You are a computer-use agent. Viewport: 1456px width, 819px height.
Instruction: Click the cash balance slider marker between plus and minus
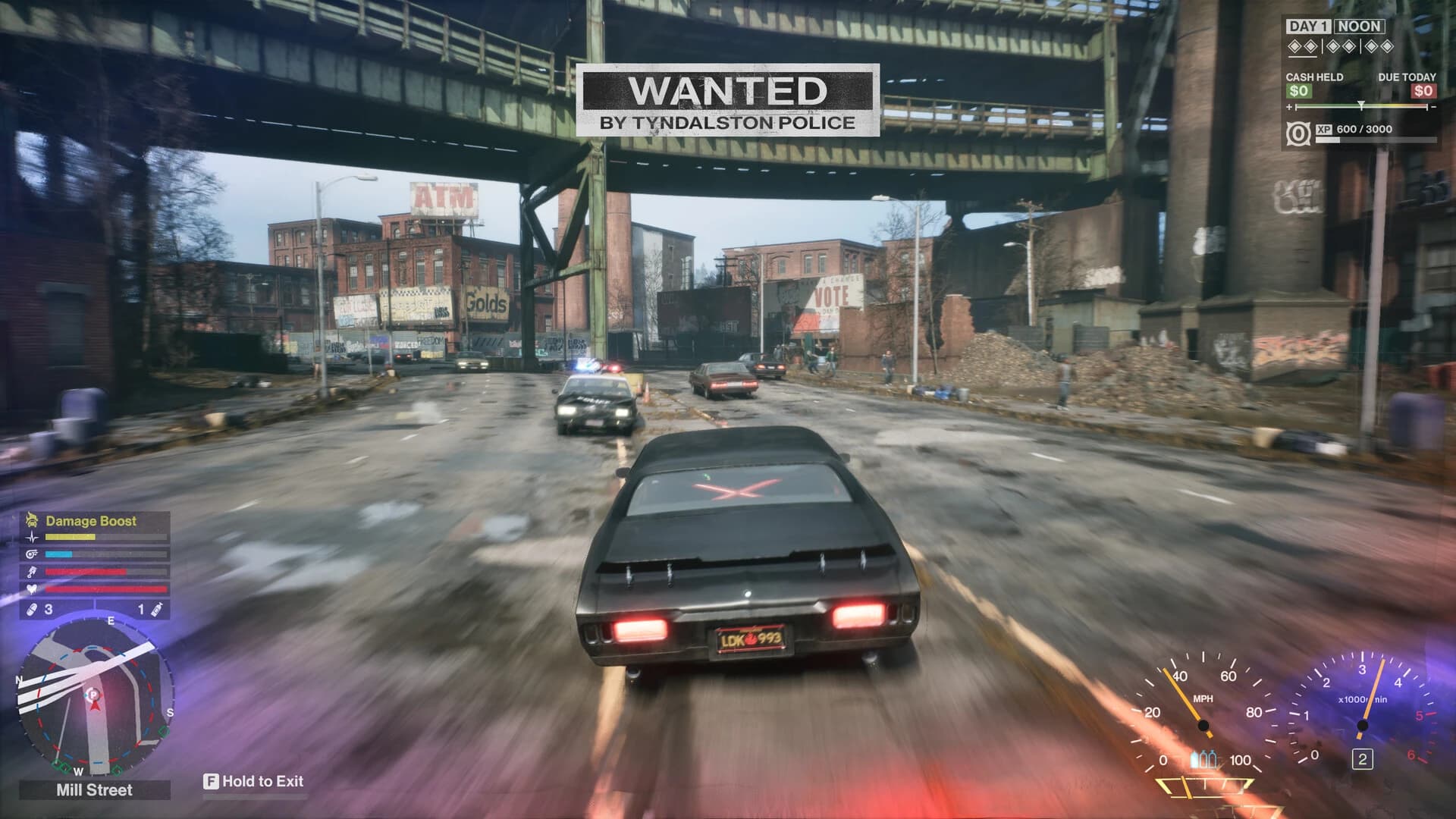click(x=1361, y=106)
